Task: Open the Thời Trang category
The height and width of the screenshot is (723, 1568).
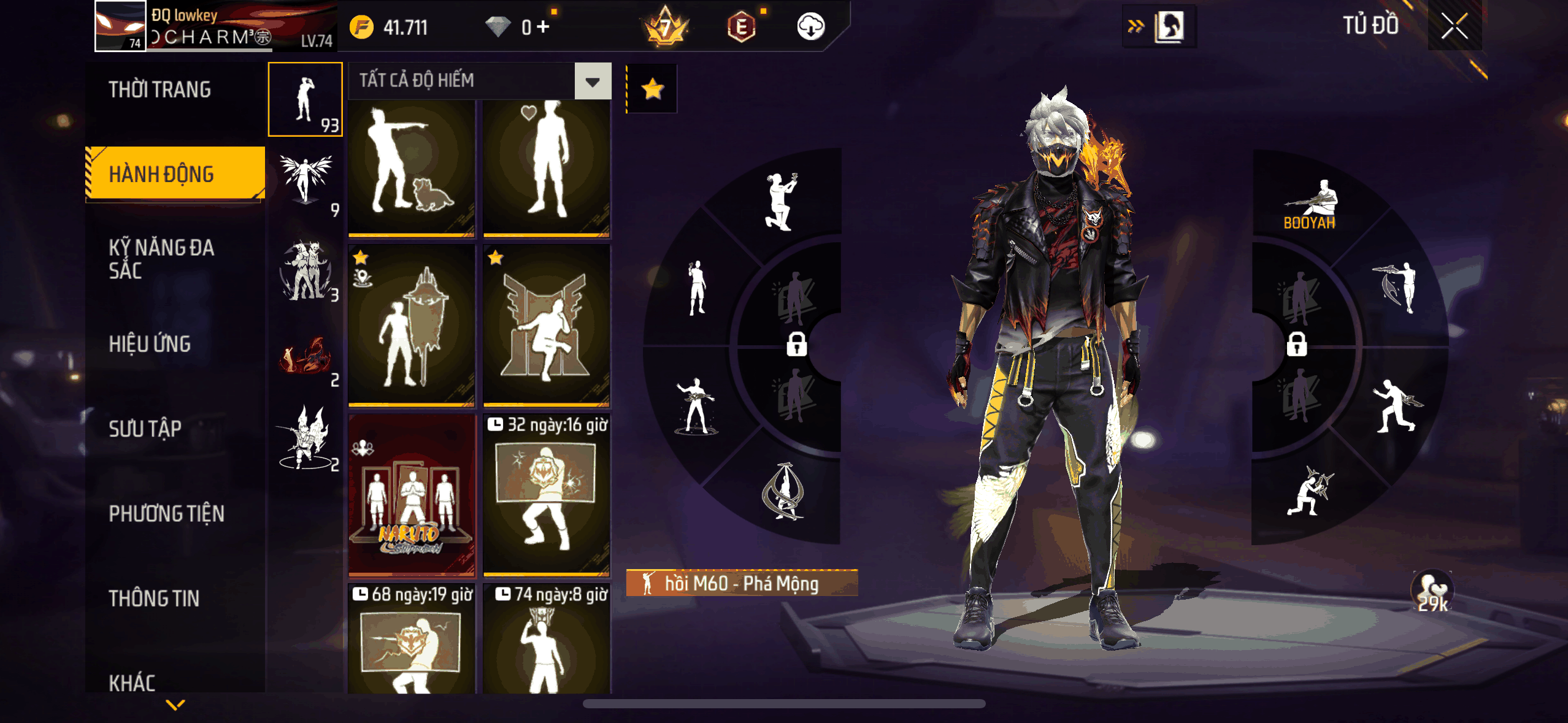Action: (x=159, y=90)
